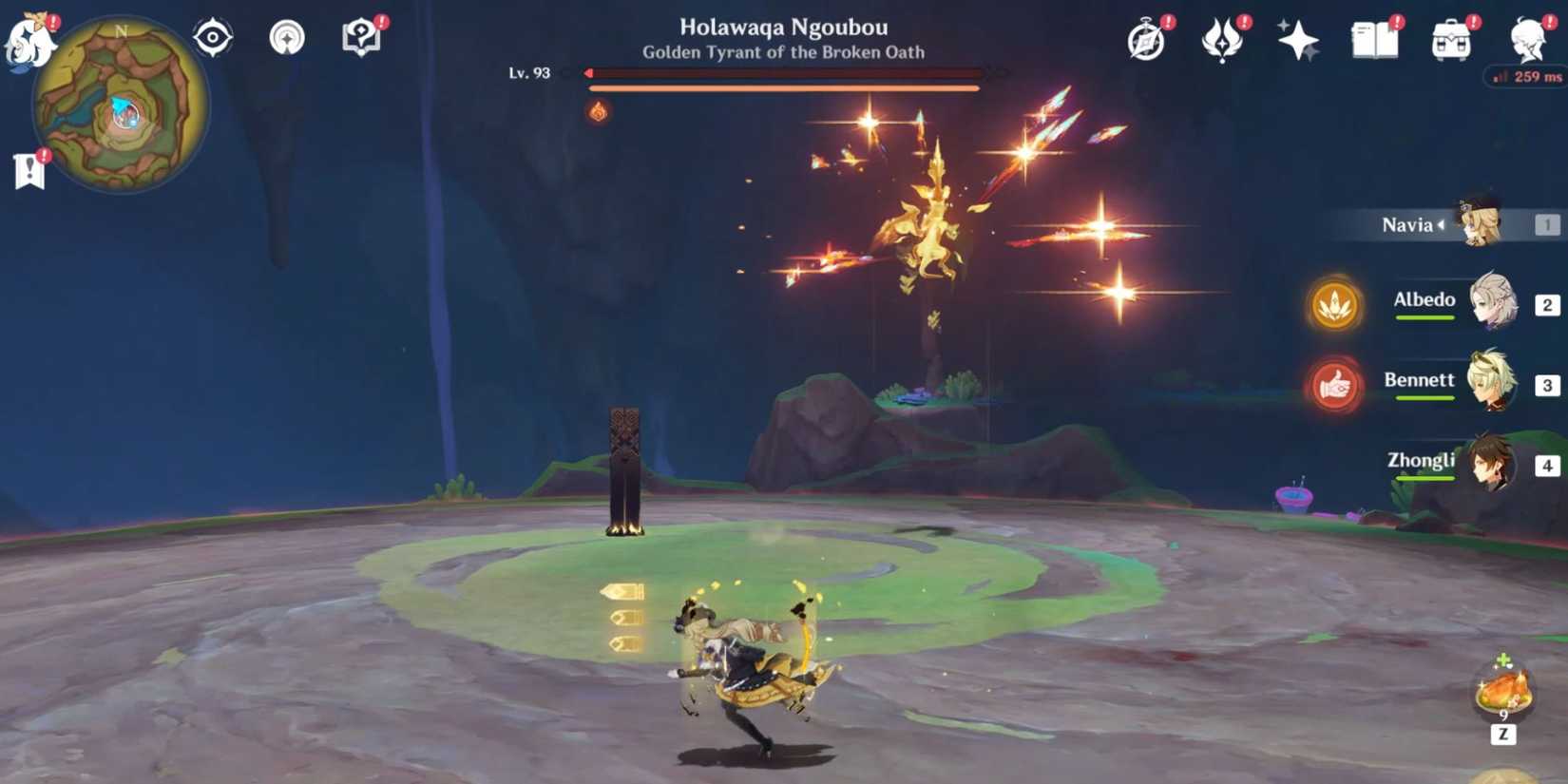The image size is (1568, 784).
Task: Open the Battle Pass wings icon
Action: coord(1222,40)
